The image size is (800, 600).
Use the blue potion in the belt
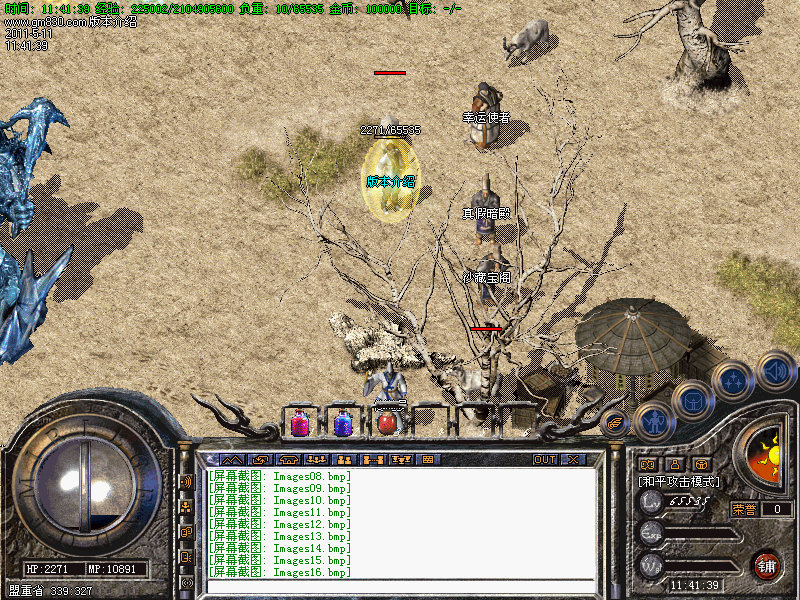click(x=343, y=423)
